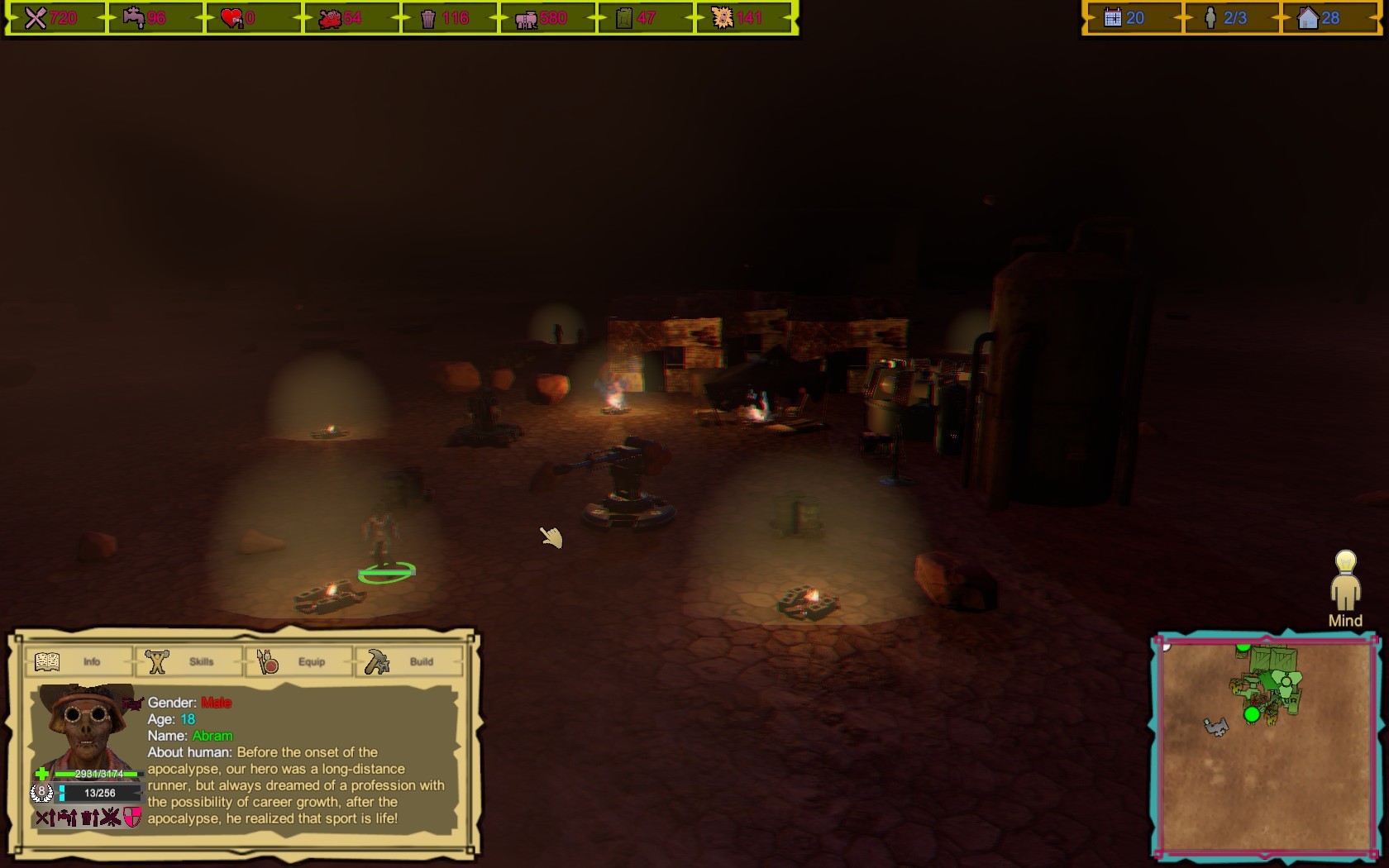Image resolution: width=1389 pixels, height=868 pixels.
Task: Click the Info panel button
Action: click(79, 661)
